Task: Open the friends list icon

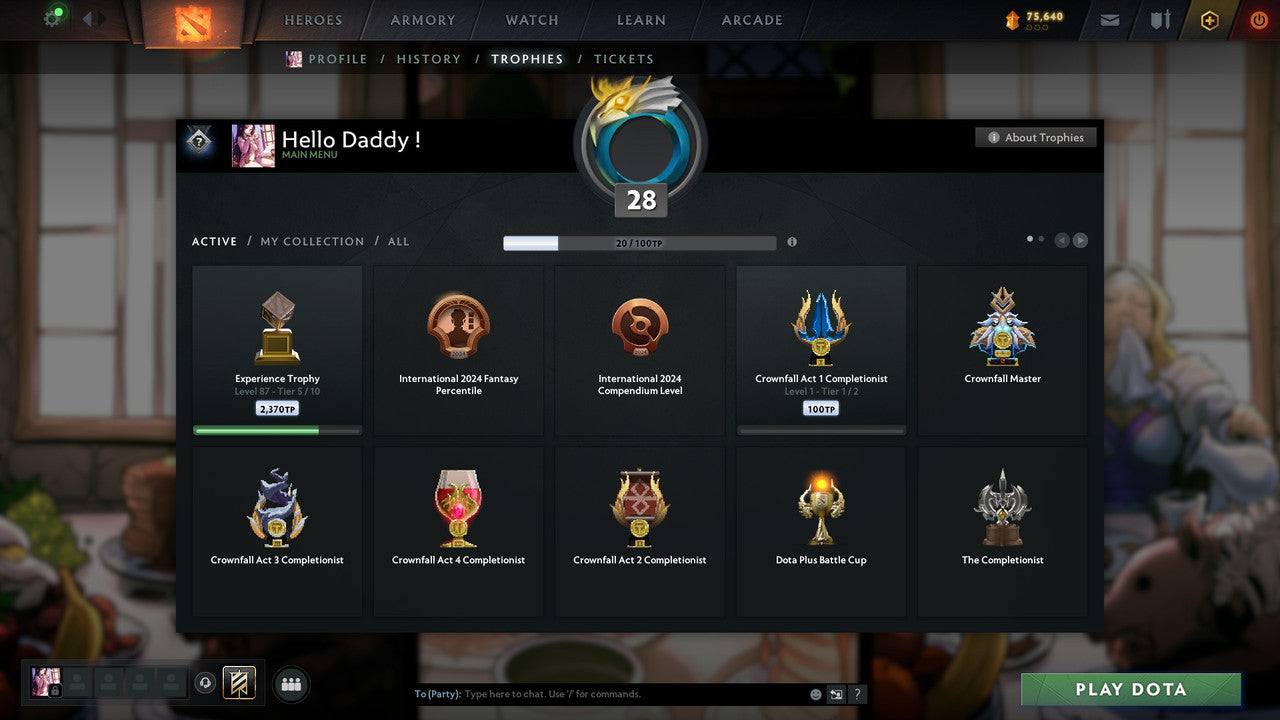Action: [290, 684]
